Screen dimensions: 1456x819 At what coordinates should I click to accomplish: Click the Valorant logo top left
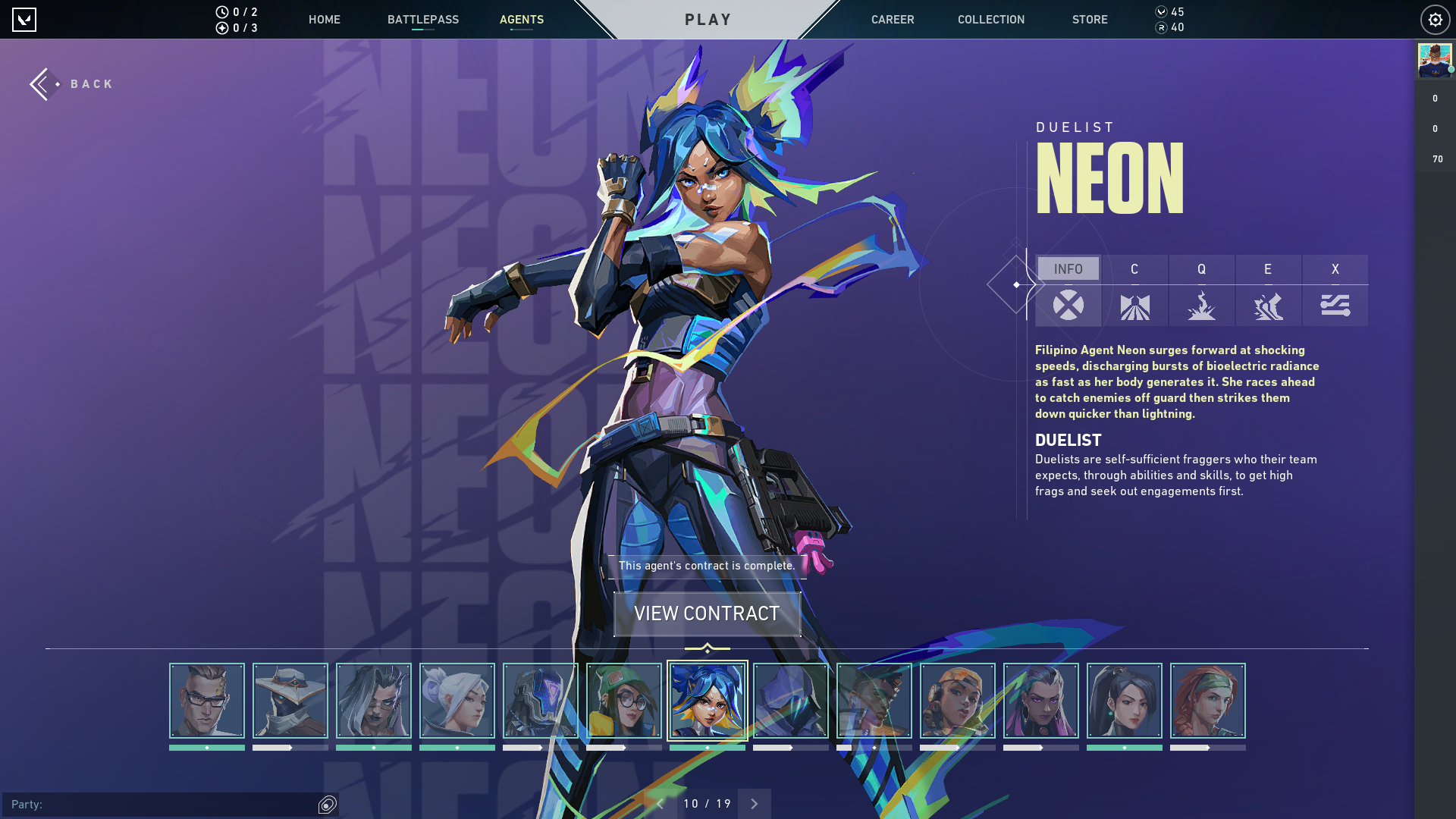(x=25, y=20)
